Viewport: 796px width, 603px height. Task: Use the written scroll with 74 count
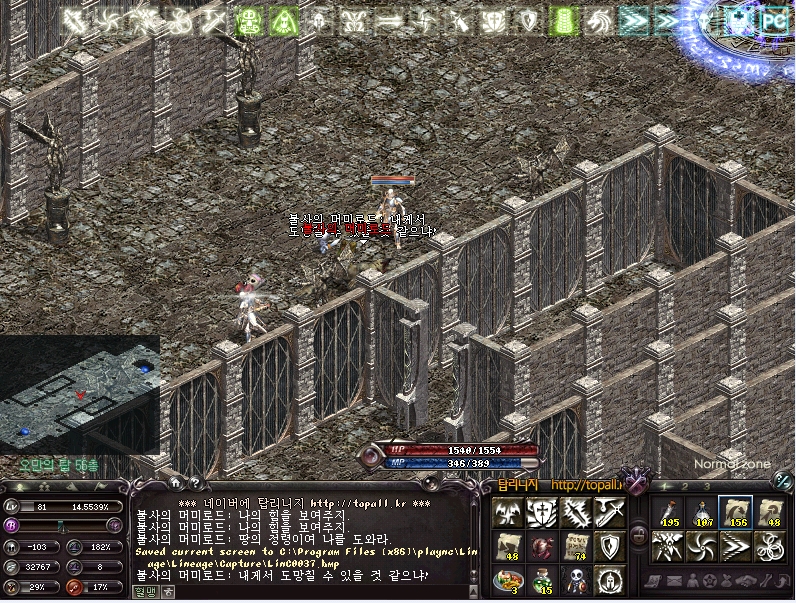click(x=576, y=546)
